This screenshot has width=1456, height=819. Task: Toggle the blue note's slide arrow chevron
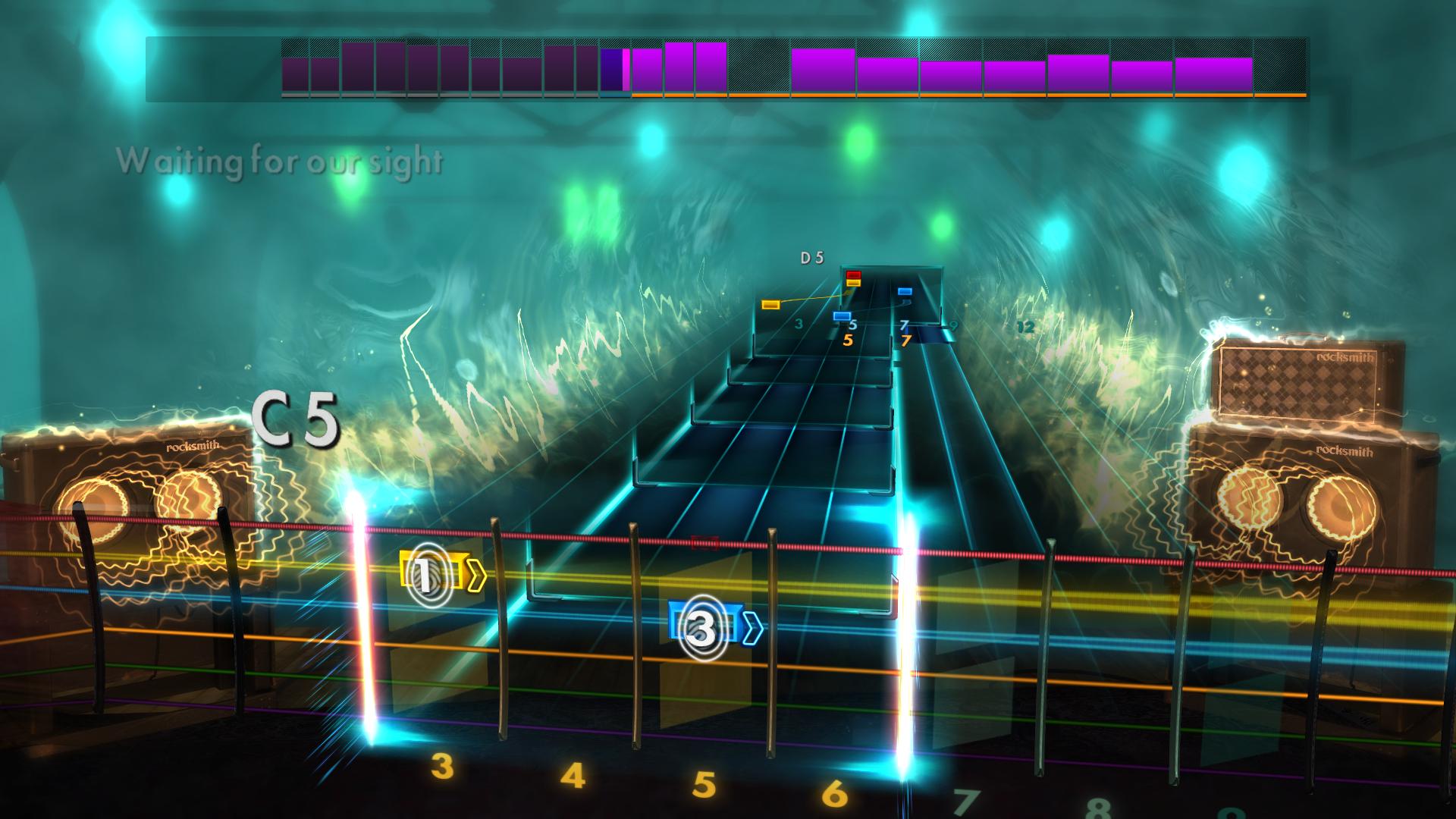(x=751, y=626)
